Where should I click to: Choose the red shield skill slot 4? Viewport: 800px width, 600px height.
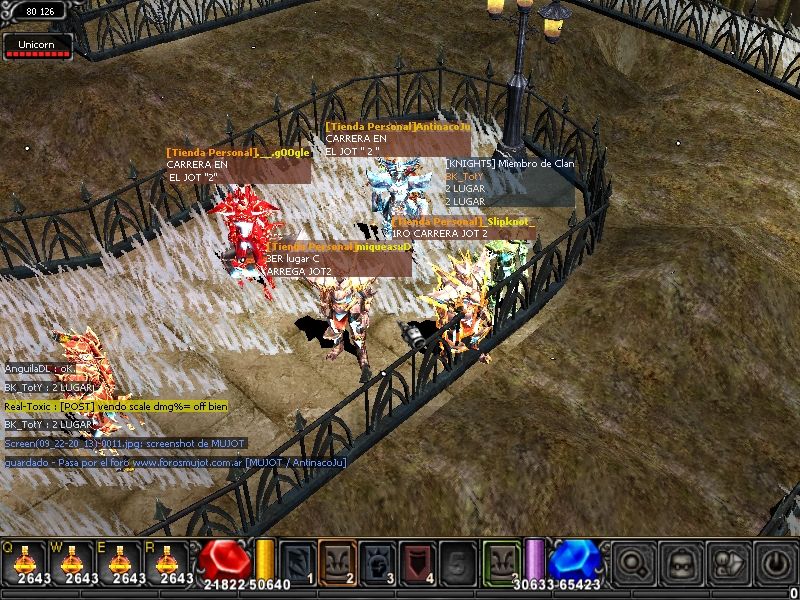417,561
